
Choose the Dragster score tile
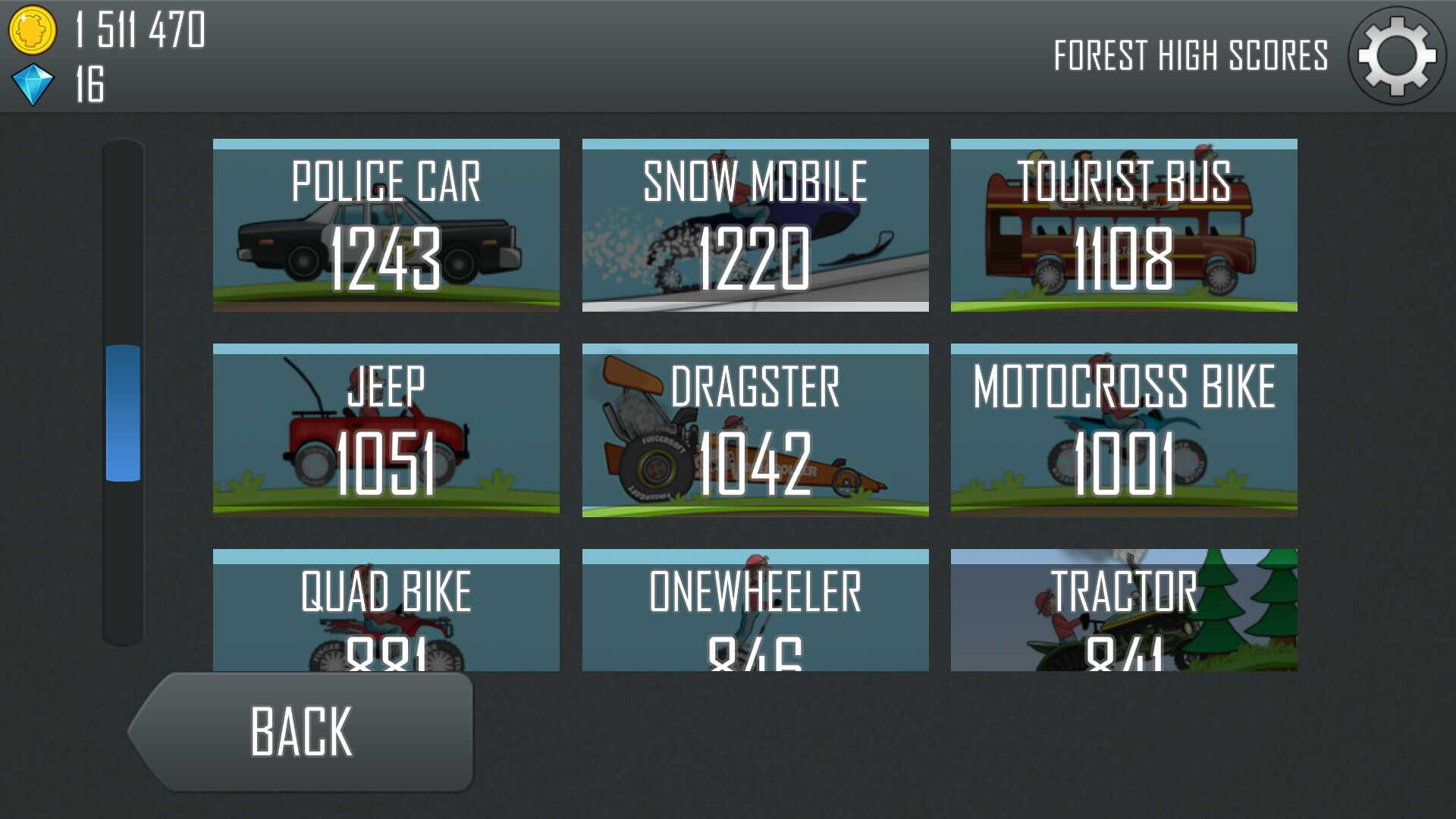[755, 430]
